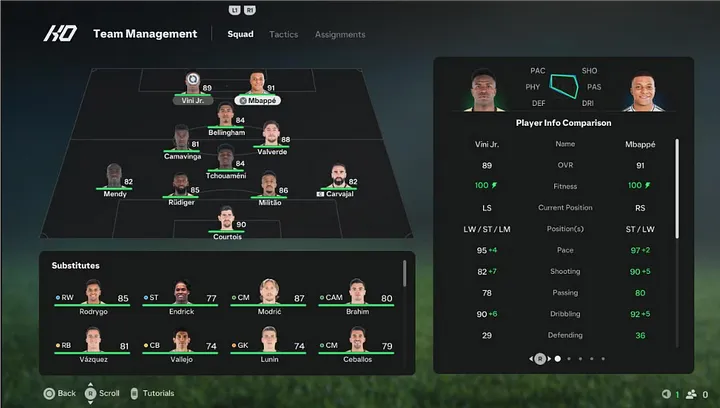Pick left back Mendy
Viewport: 720px width, 408px height.
coord(115,180)
